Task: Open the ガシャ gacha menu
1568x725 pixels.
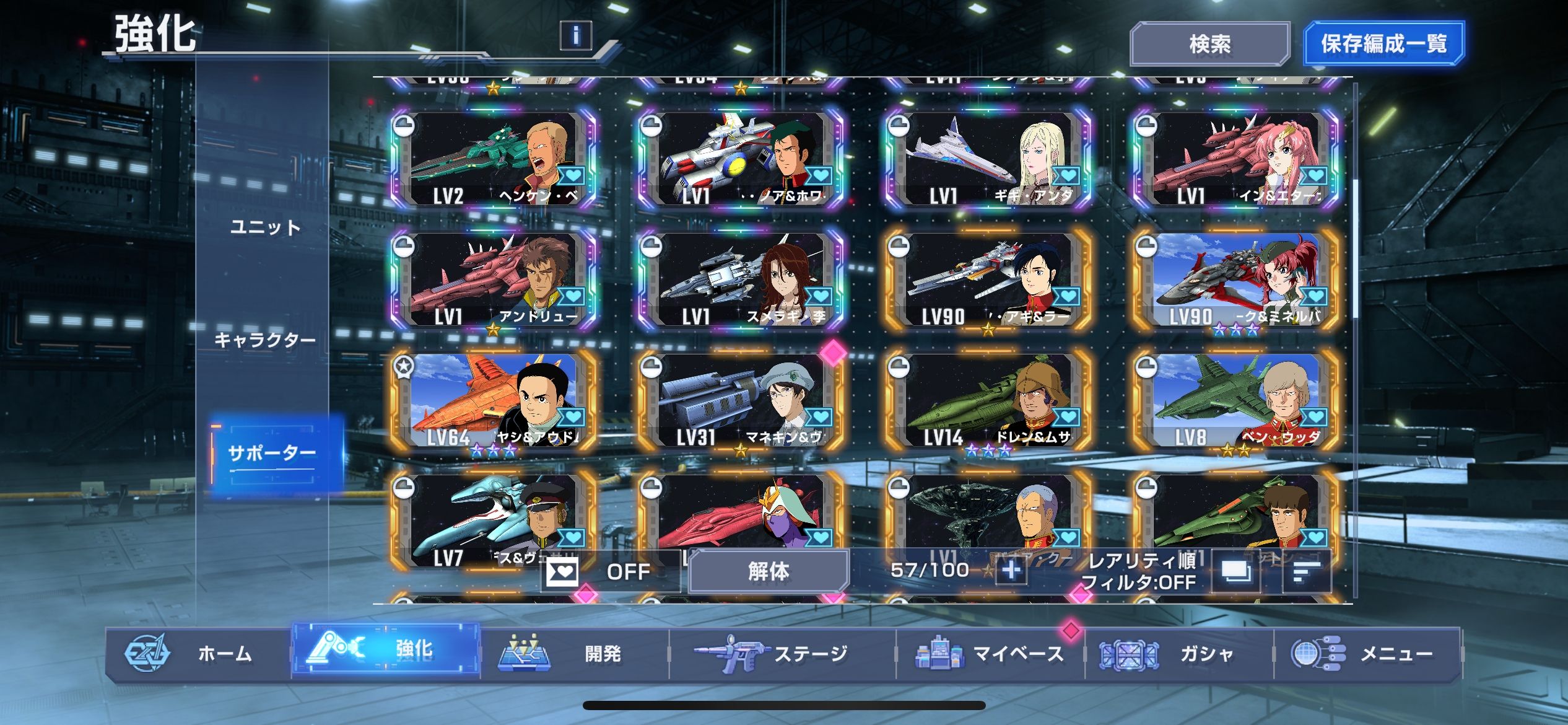Action: [x=1178, y=654]
